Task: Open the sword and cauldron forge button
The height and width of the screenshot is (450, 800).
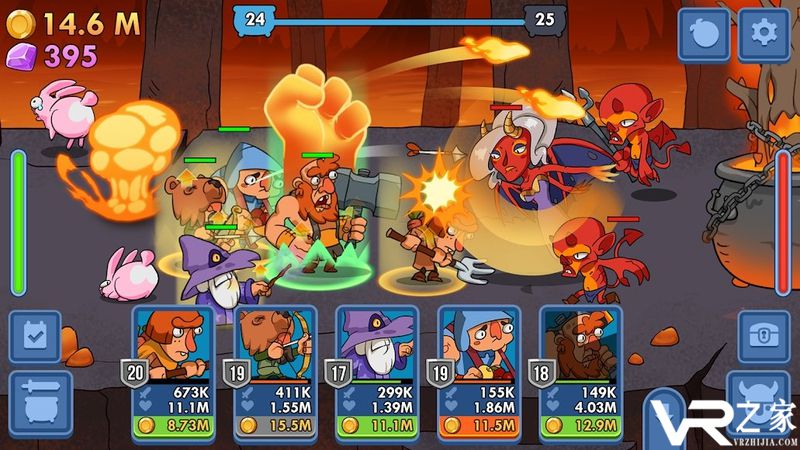Action: [x=35, y=397]
